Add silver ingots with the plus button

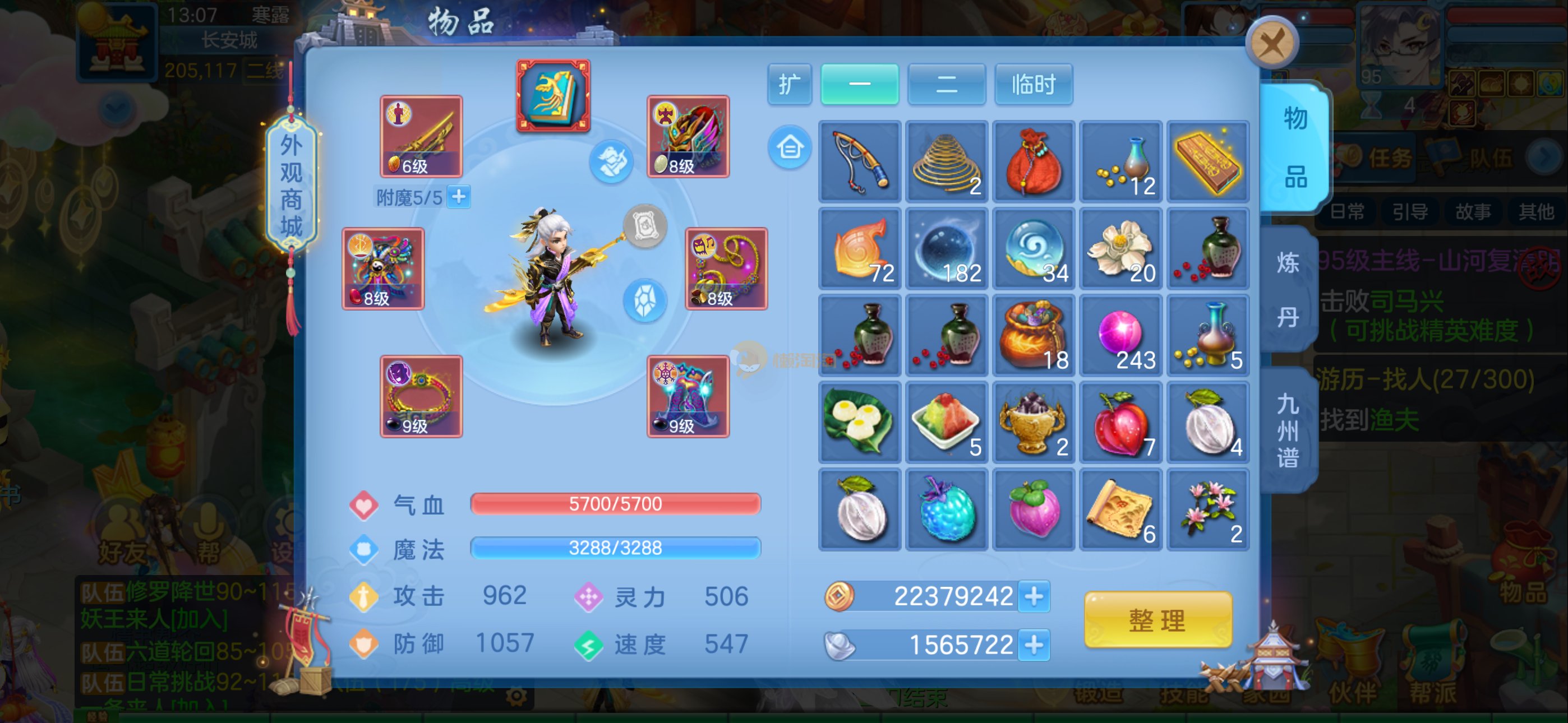tap(1034, 645)
